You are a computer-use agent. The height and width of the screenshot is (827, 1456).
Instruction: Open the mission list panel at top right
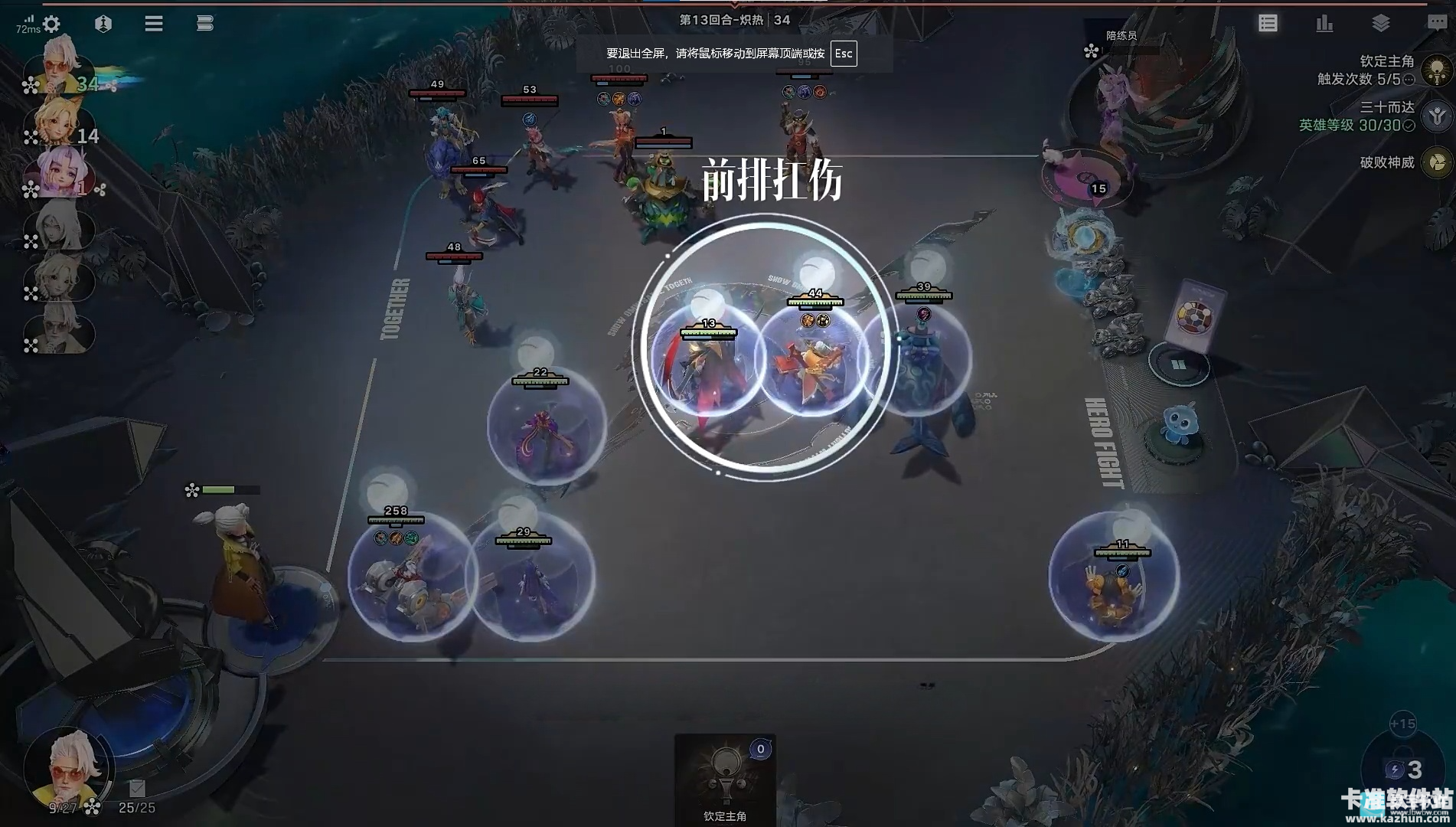(x=1268, y=24)
